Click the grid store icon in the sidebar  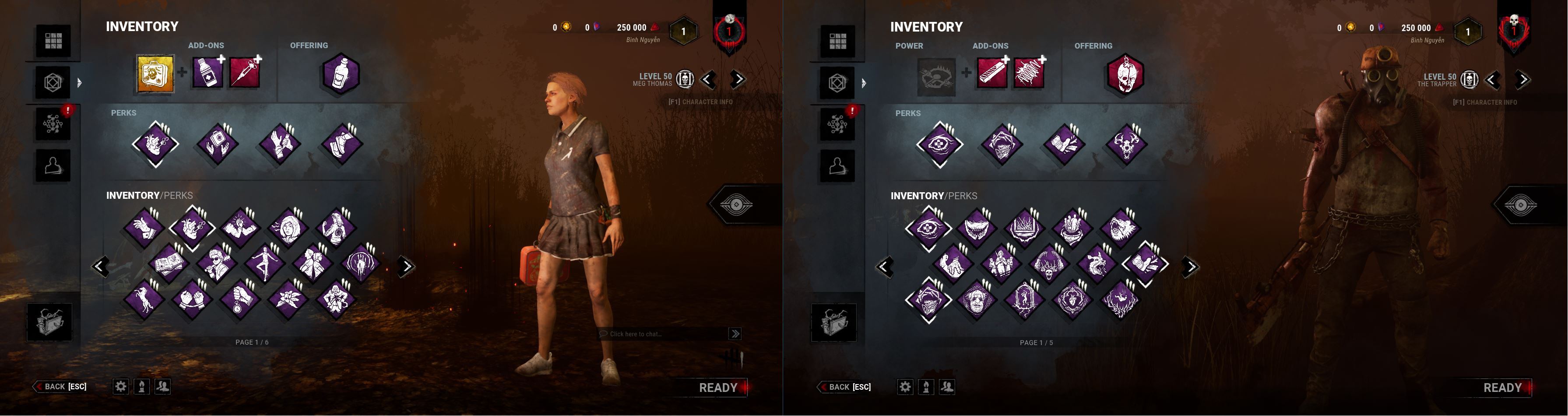coord(53,41)
